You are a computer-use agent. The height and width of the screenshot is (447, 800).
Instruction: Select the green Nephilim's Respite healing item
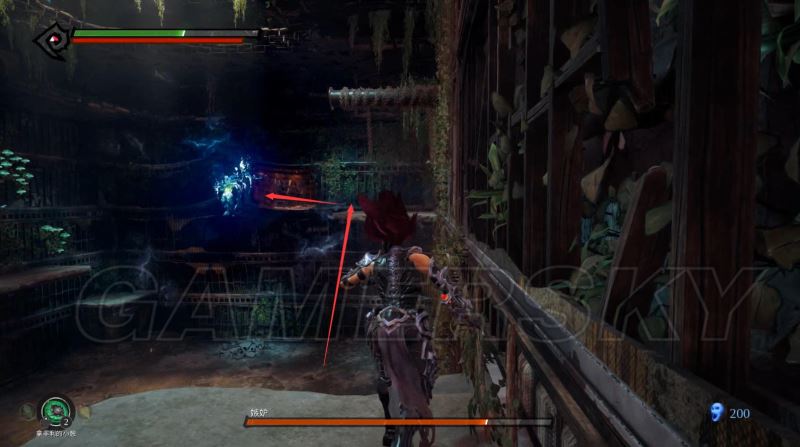click(x=54, y=410)
